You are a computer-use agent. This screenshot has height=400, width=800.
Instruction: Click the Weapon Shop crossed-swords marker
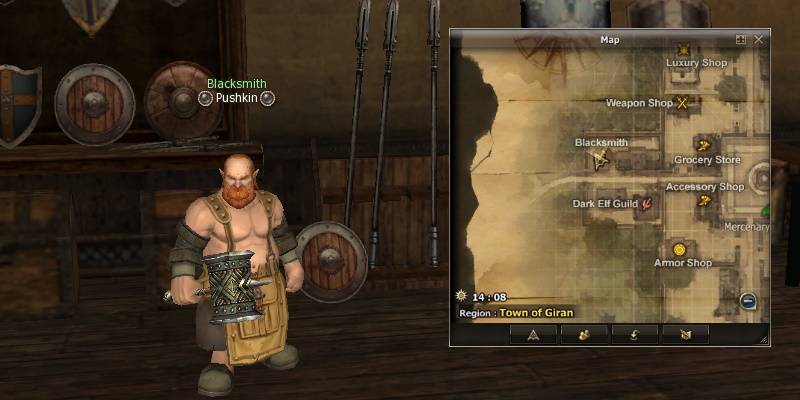684,102
